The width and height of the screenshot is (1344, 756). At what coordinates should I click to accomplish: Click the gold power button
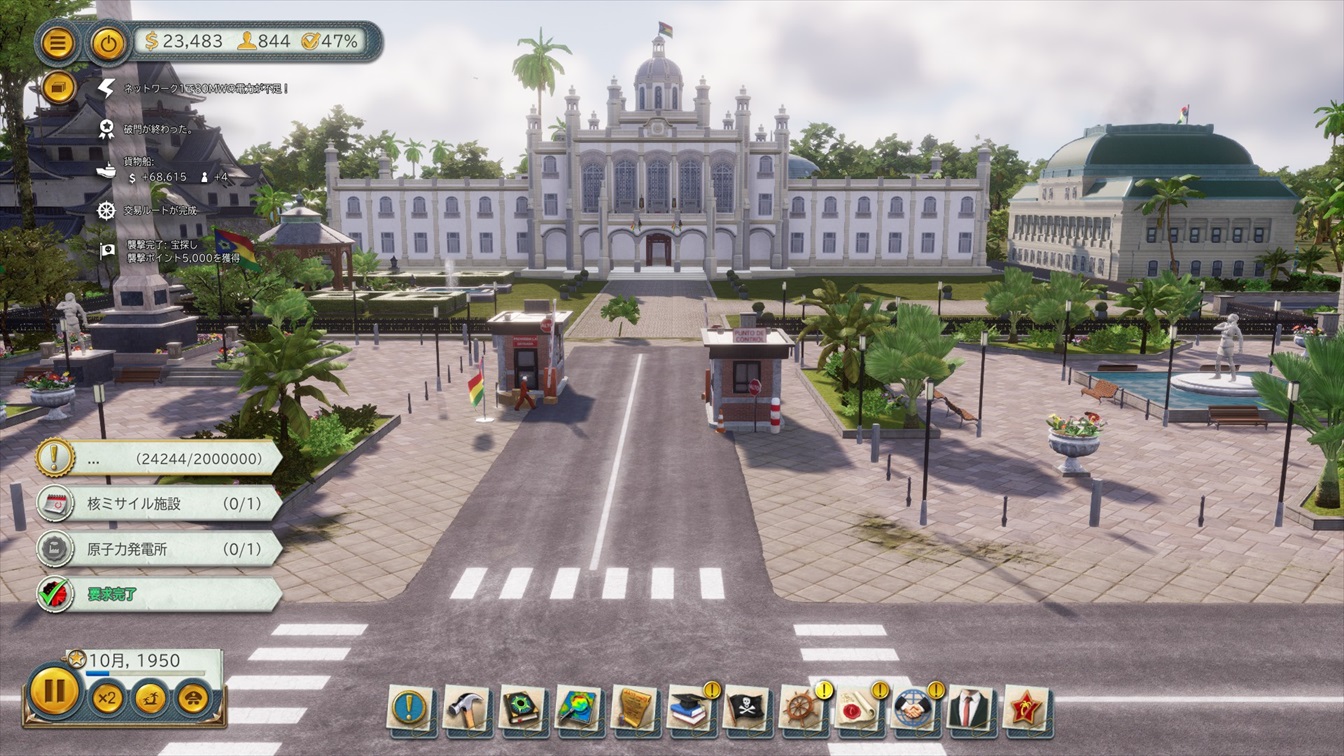[x=107, y=42]
